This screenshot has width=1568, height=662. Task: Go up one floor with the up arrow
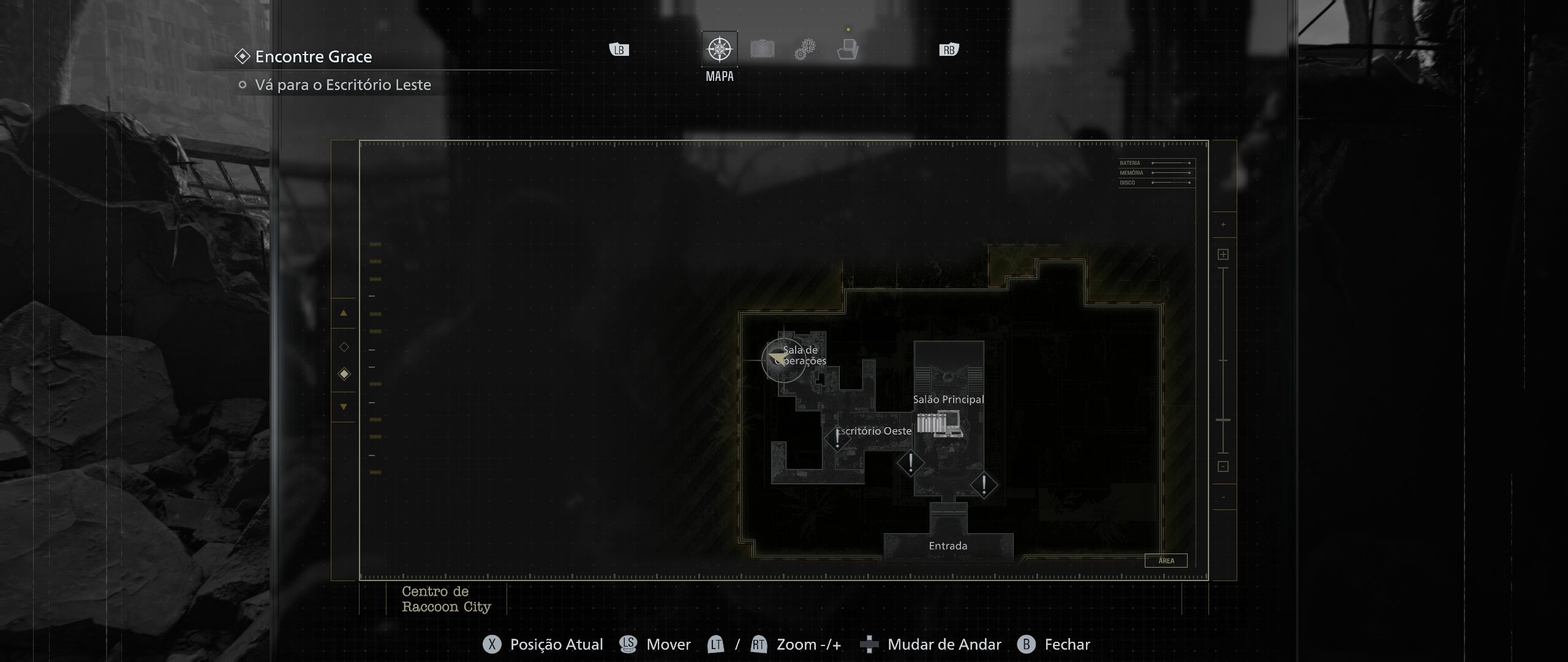344,313
